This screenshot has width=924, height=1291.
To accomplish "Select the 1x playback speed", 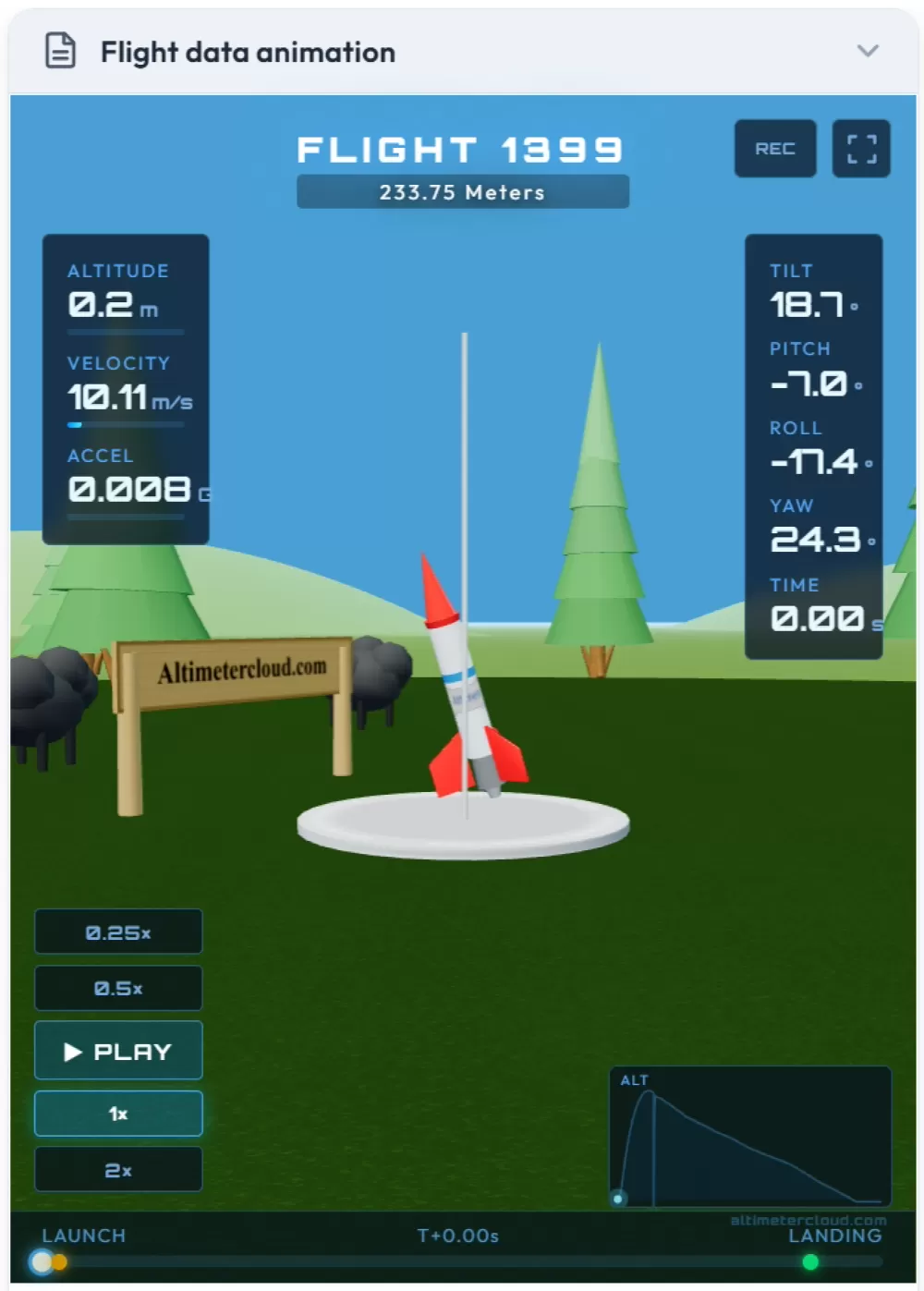I will click(x=118, y=1114).
